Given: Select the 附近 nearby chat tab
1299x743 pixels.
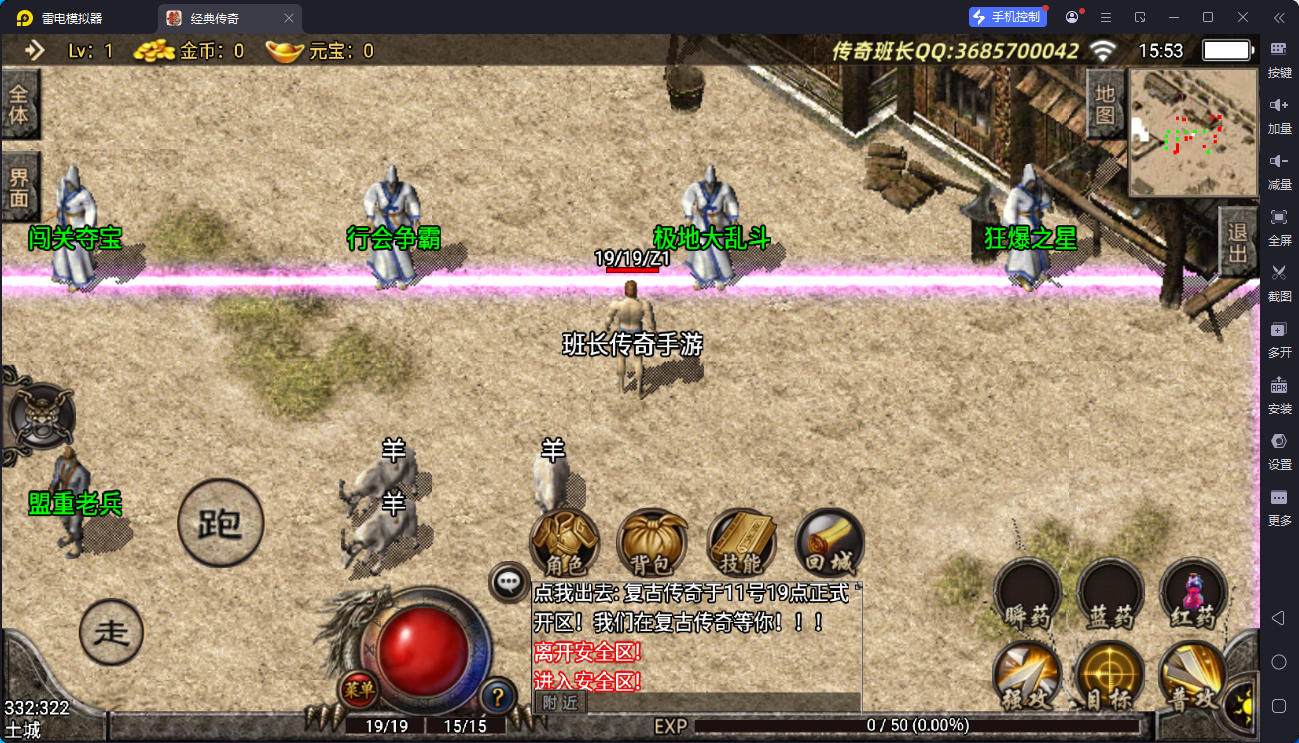Looking at the screenshot, I should (560, 703).
